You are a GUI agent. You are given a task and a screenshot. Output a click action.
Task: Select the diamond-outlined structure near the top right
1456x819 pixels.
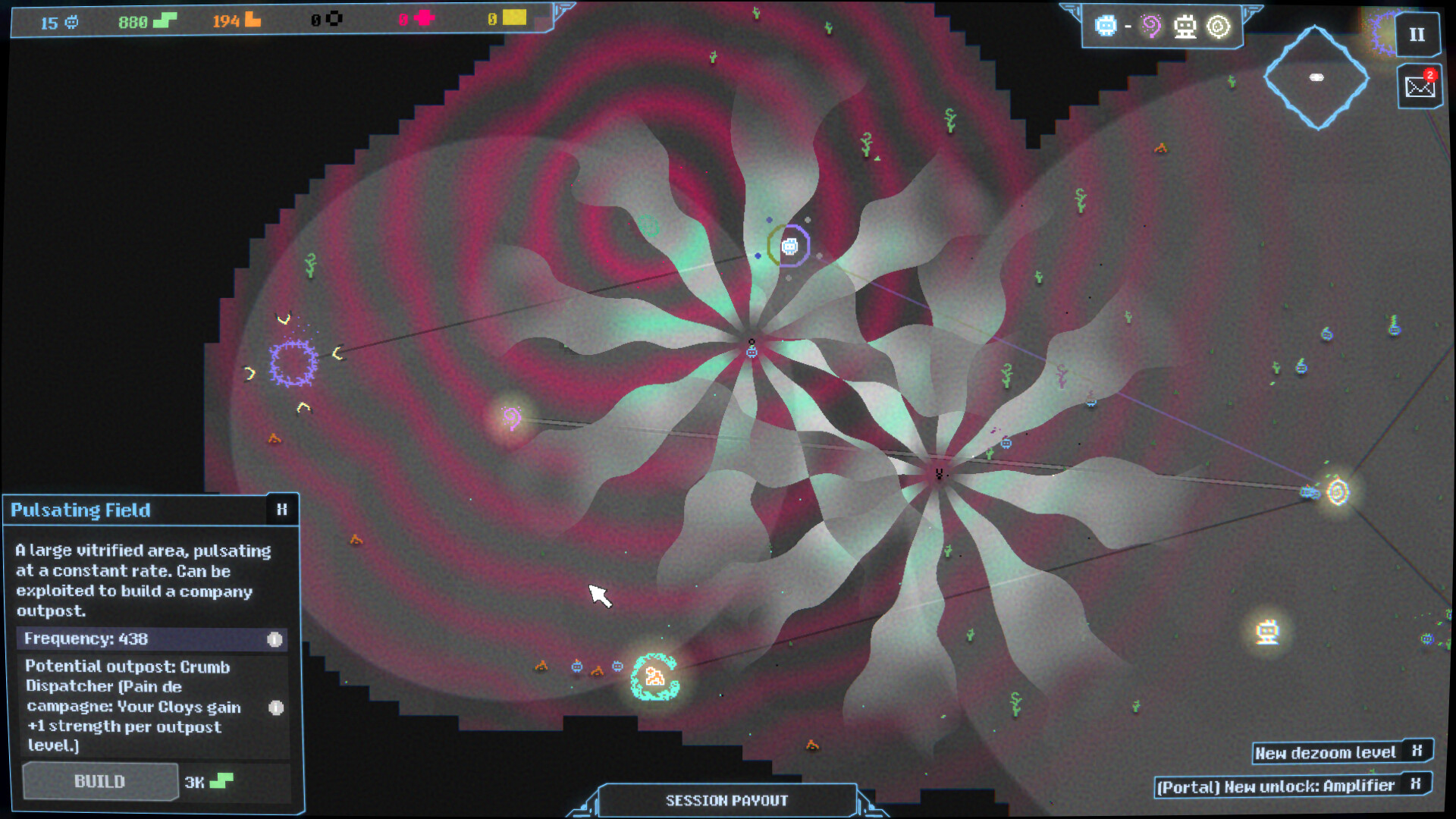pos(1316,76)
